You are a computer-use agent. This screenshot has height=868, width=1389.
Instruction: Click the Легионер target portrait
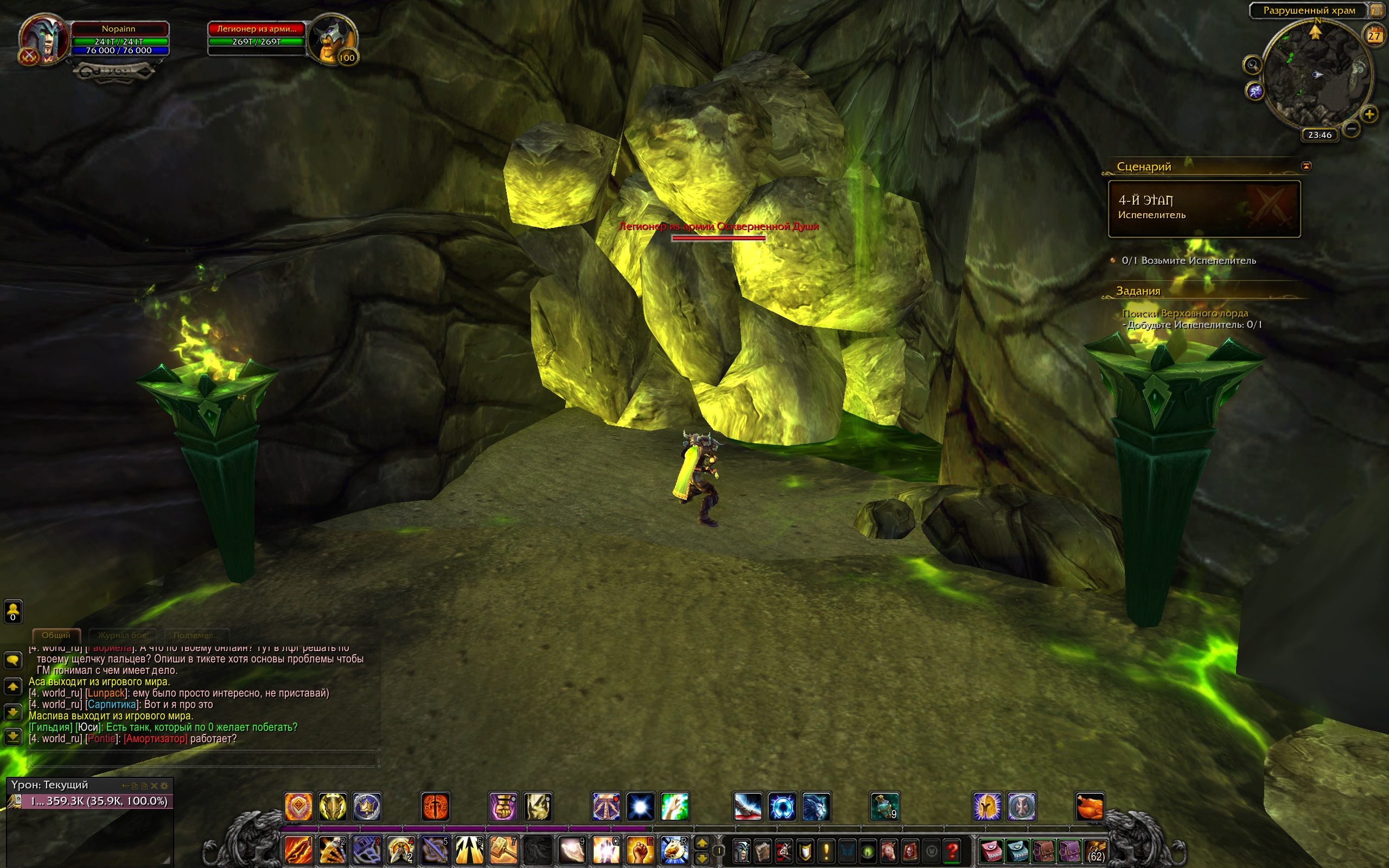[x=332, y=40]
